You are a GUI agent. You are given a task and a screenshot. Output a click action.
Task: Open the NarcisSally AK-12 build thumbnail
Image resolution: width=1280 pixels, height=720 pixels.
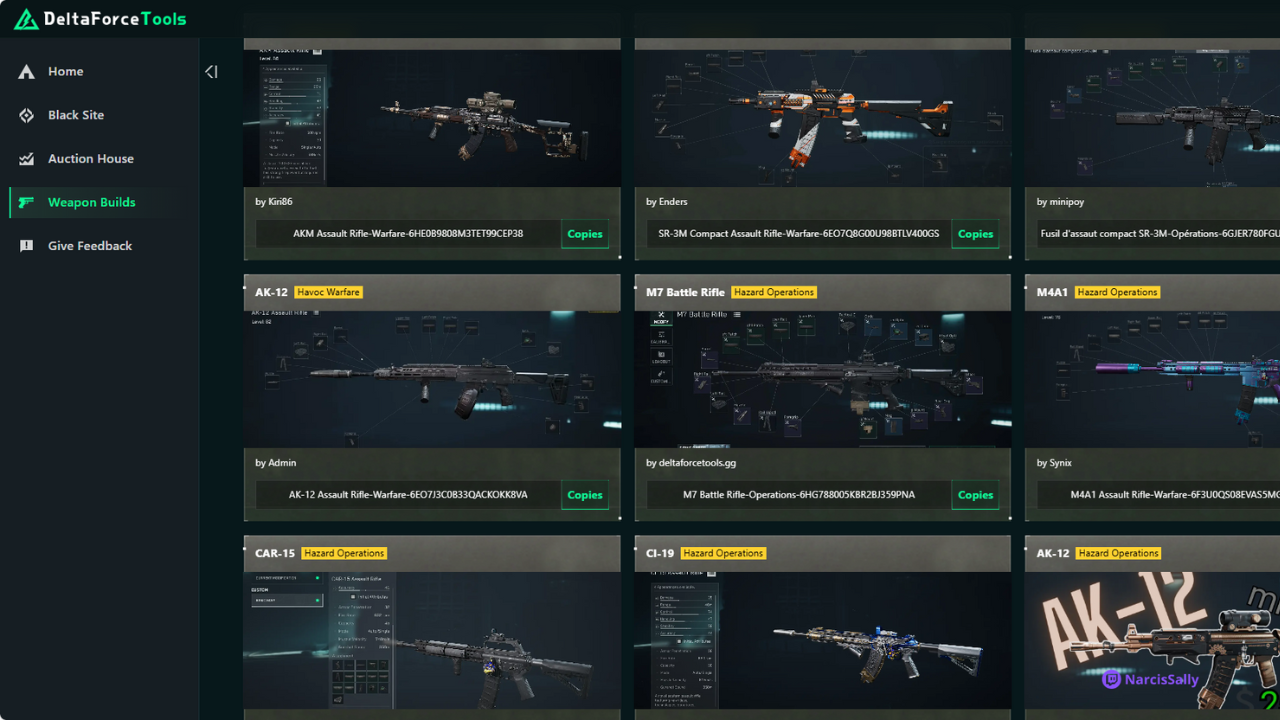click(x=1150, y=640)
